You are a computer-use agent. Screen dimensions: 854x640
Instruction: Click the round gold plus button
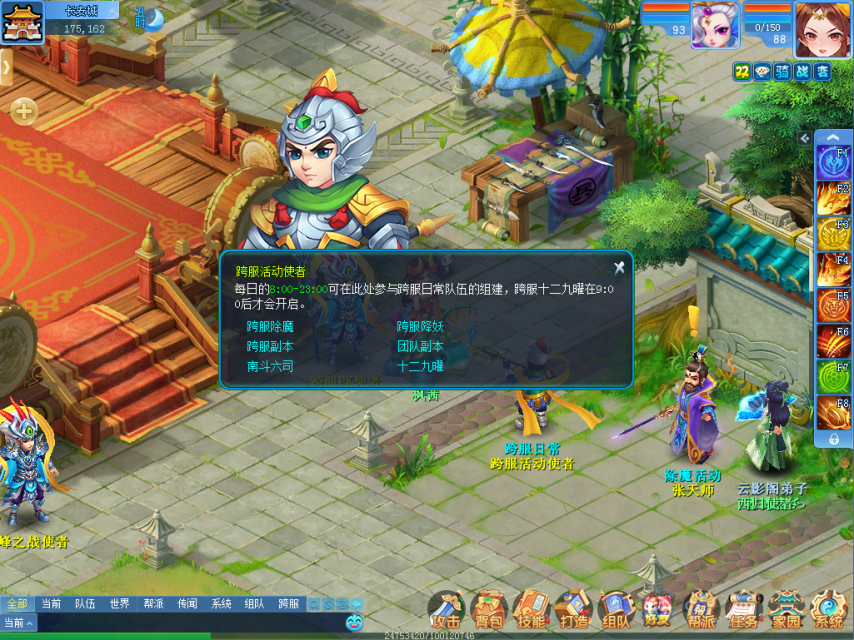(x=24, y=111)
